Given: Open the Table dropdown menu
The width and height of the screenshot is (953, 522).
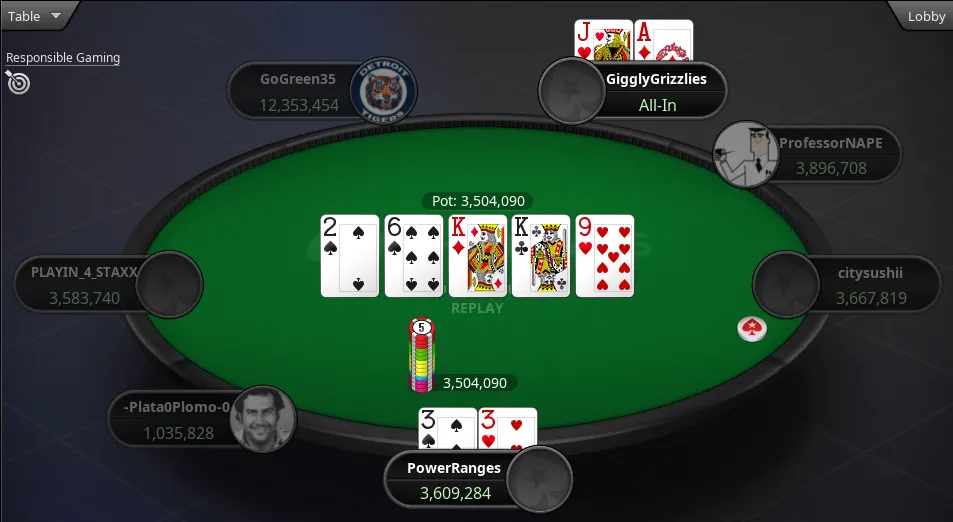Looking at the screenshot, I should point(34,16).
